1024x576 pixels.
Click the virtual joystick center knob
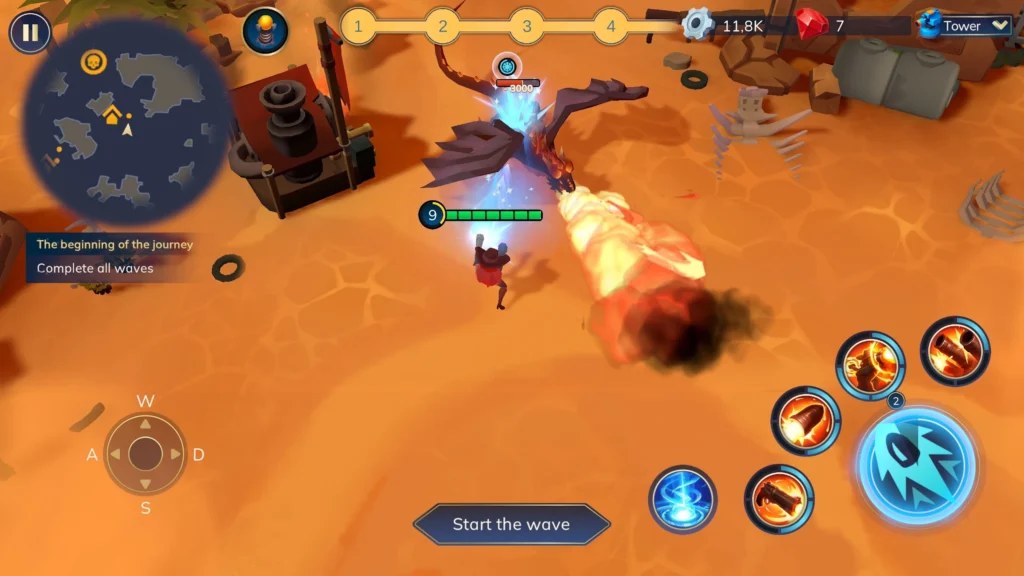[145, 454]
